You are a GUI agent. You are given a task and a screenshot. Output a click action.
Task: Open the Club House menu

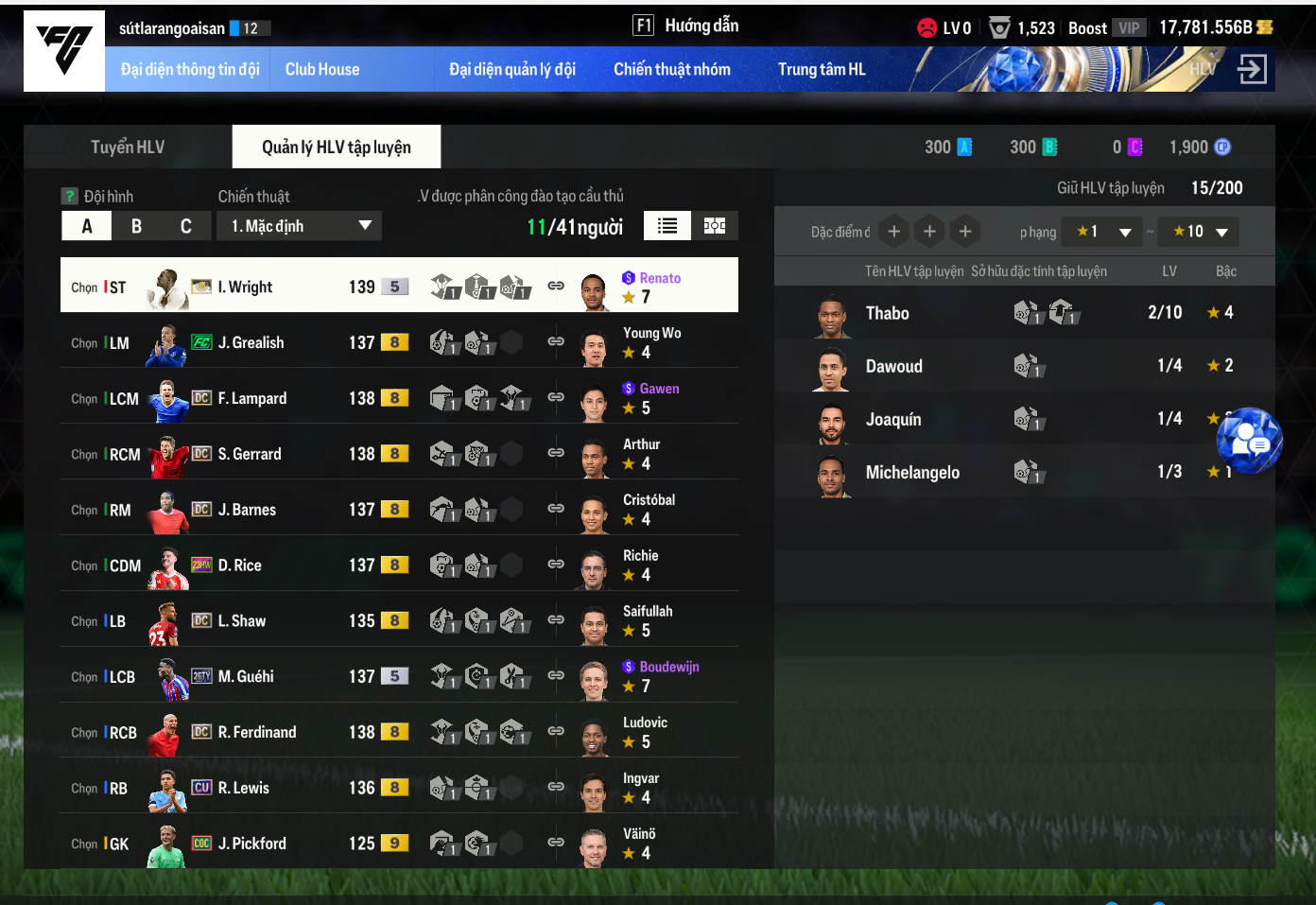[322, 70]
